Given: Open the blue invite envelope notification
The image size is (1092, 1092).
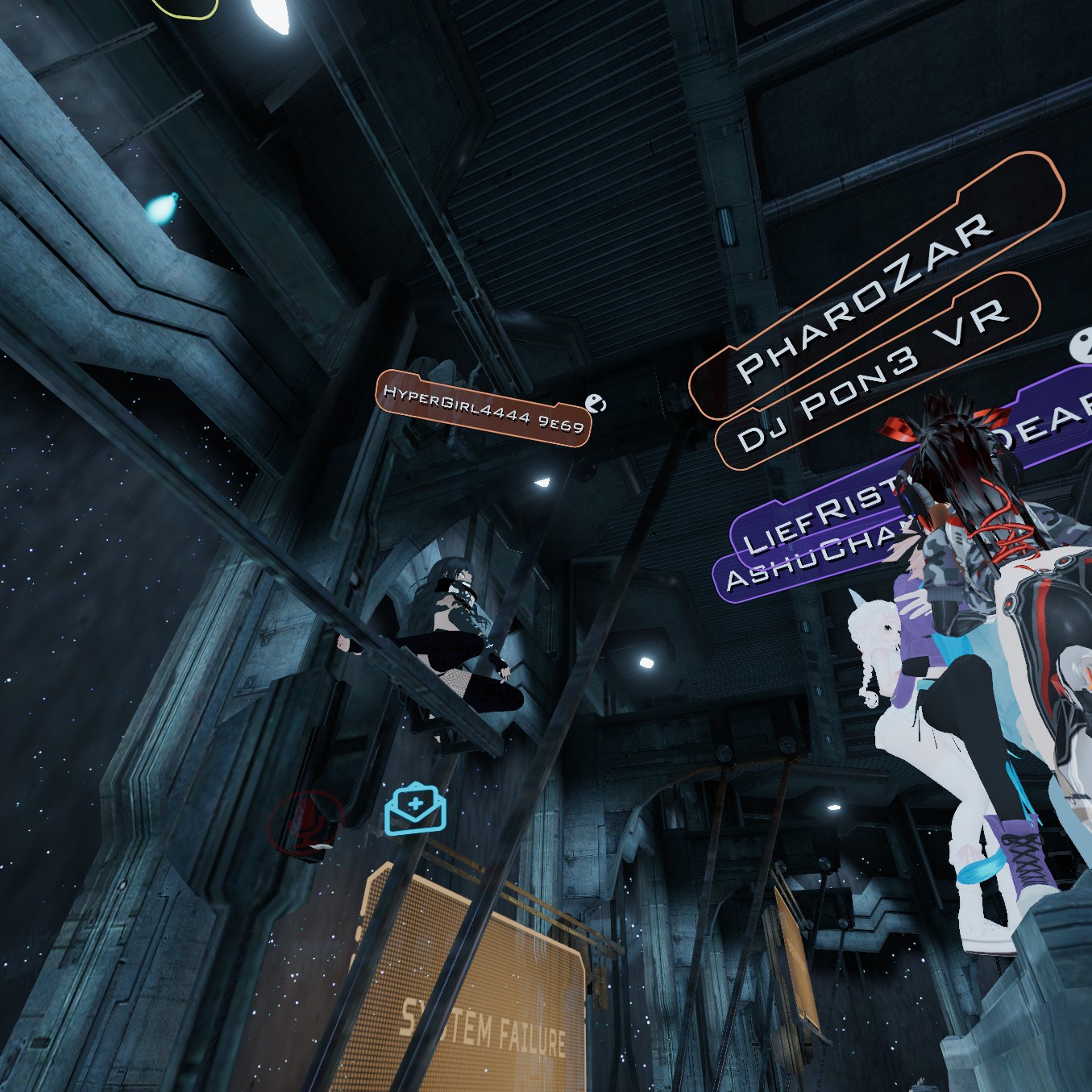Looking at the screenshot, I should (x=415, y=808).
